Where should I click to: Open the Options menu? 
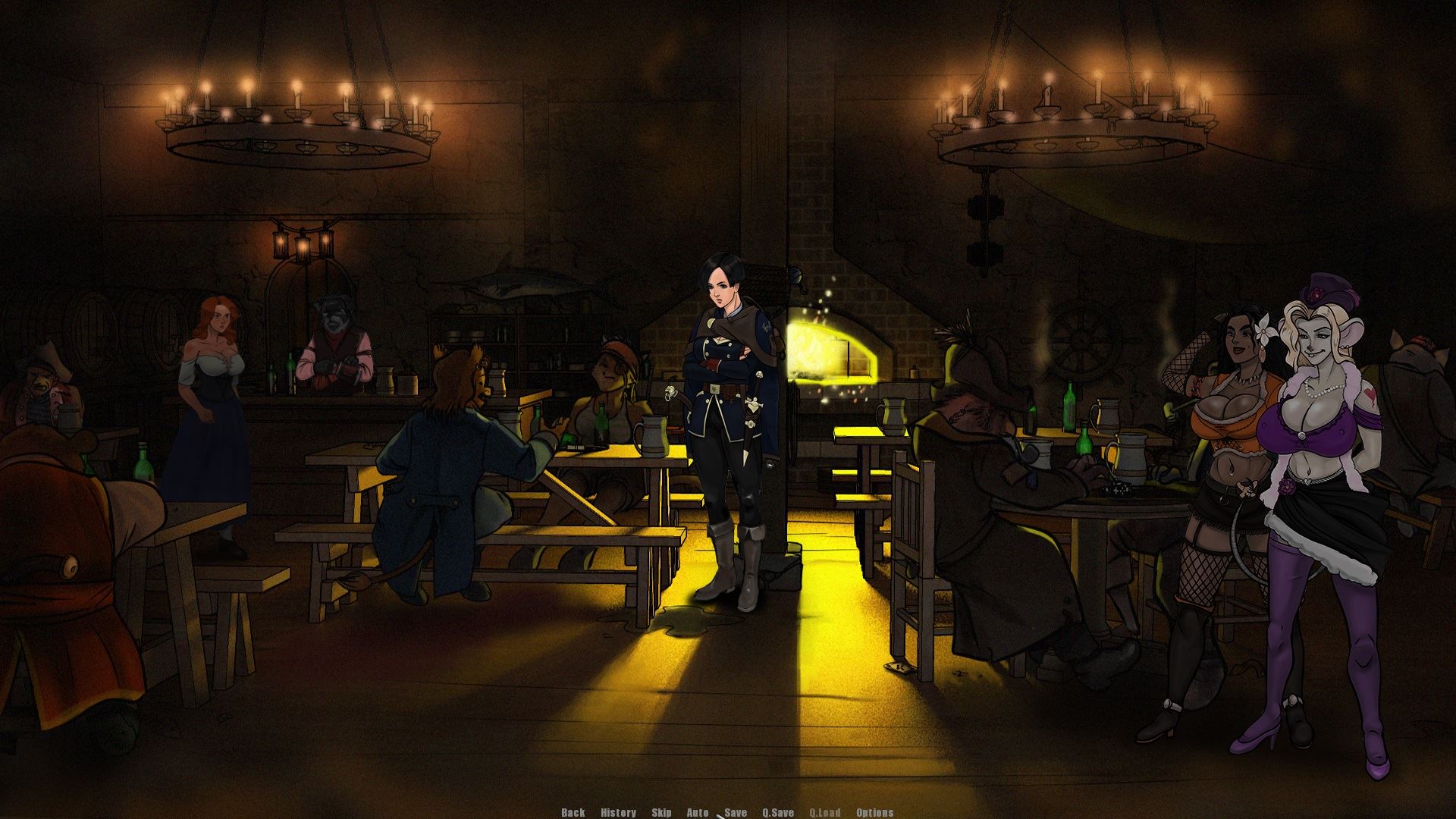click(x=874, y=812)
